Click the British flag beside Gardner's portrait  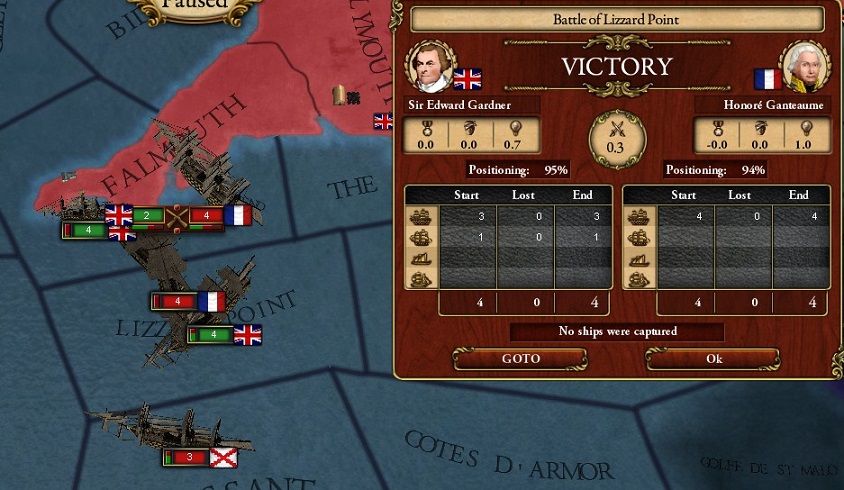(467, 79)
